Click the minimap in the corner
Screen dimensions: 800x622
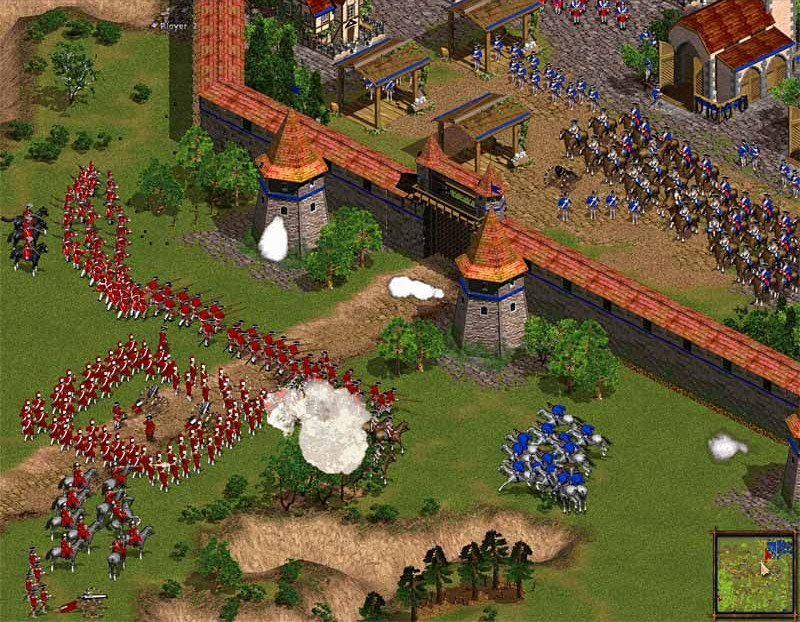point(755,573)
